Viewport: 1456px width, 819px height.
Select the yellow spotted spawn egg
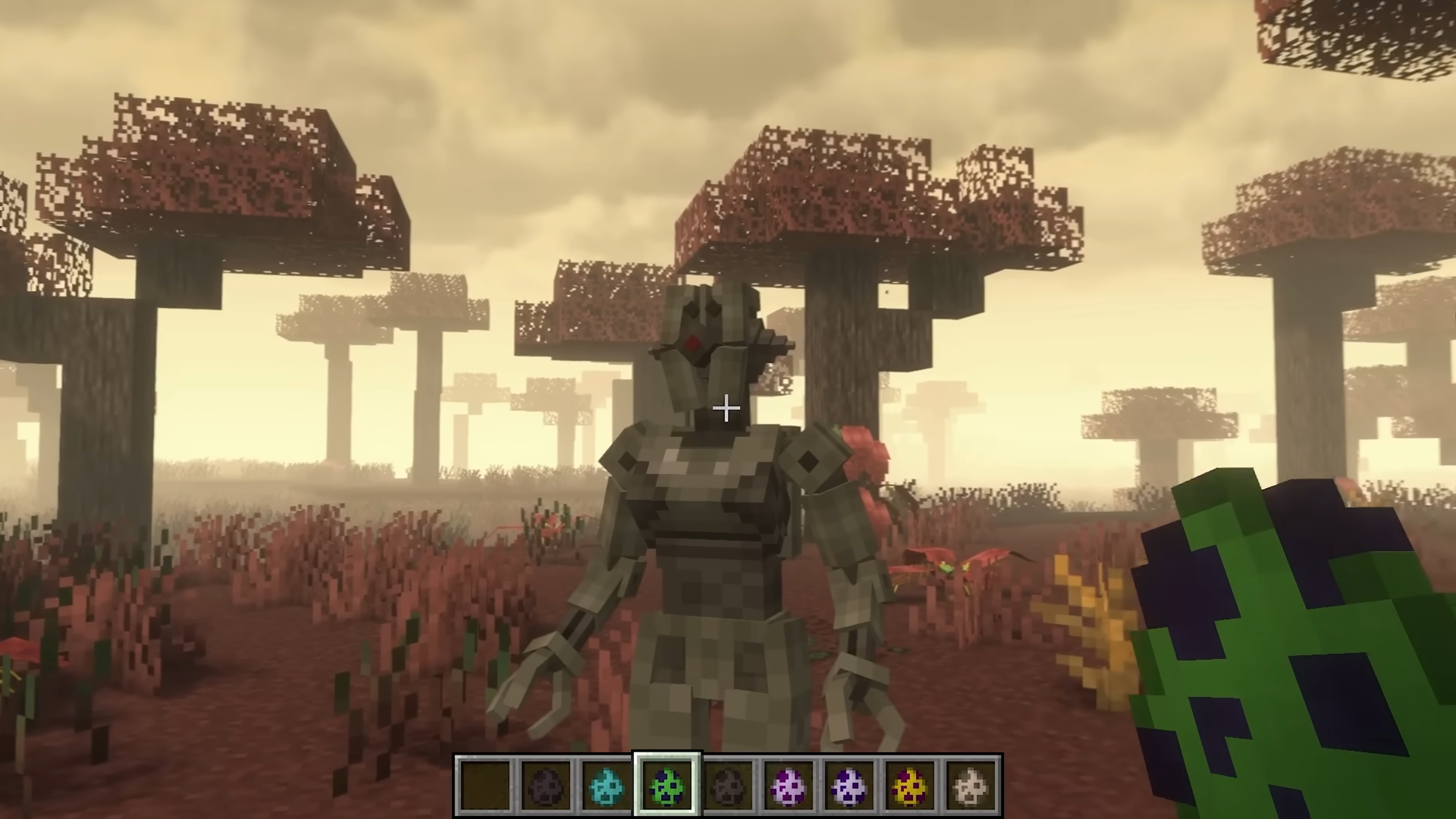pos(910,786)
